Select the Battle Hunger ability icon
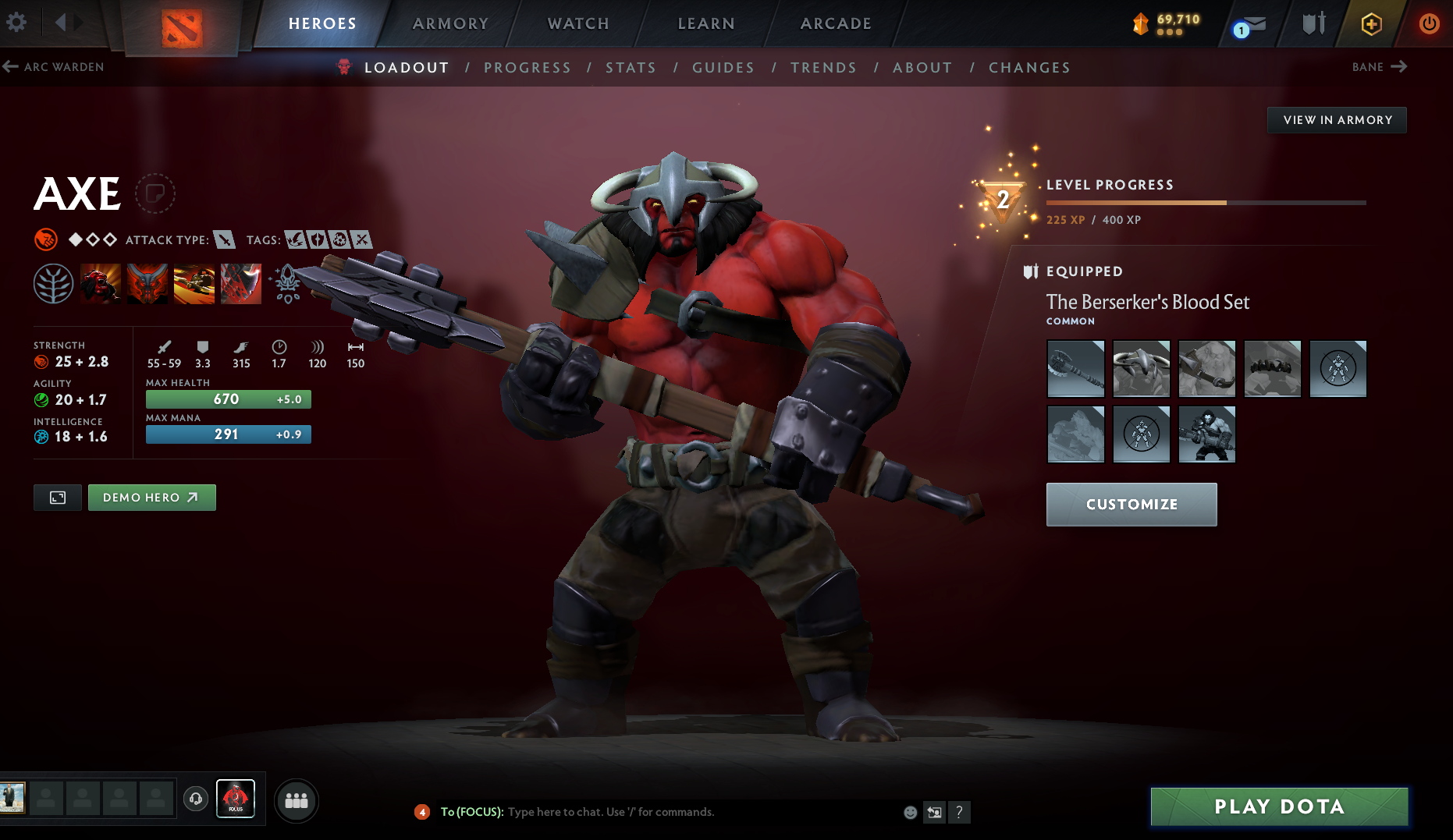The image size is (1453, 840). tap(147, 284)
